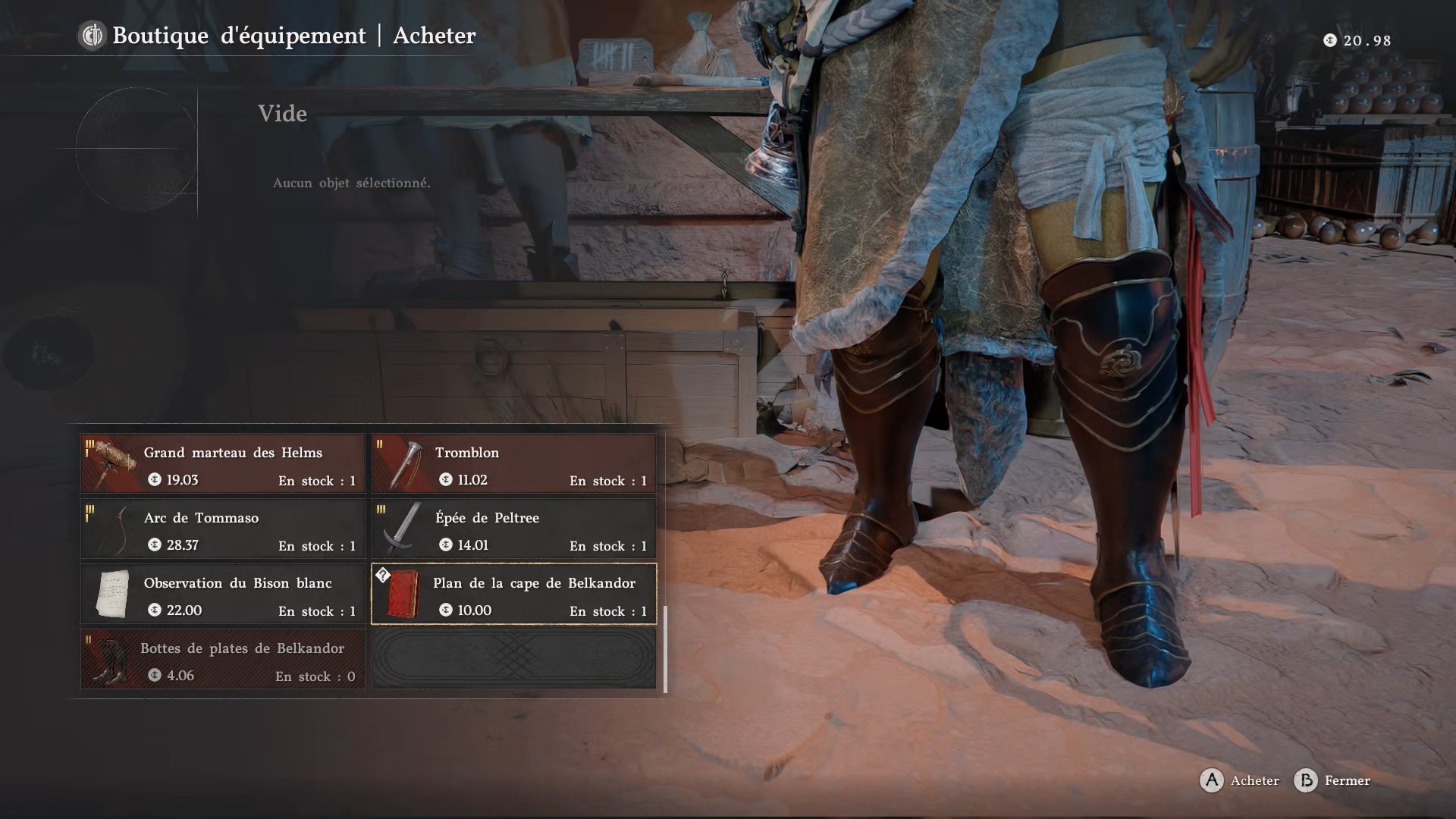This screenshot has height=819, width=1456.
Task: Choose the Tromblon shop entry
Action: point(514,464)
